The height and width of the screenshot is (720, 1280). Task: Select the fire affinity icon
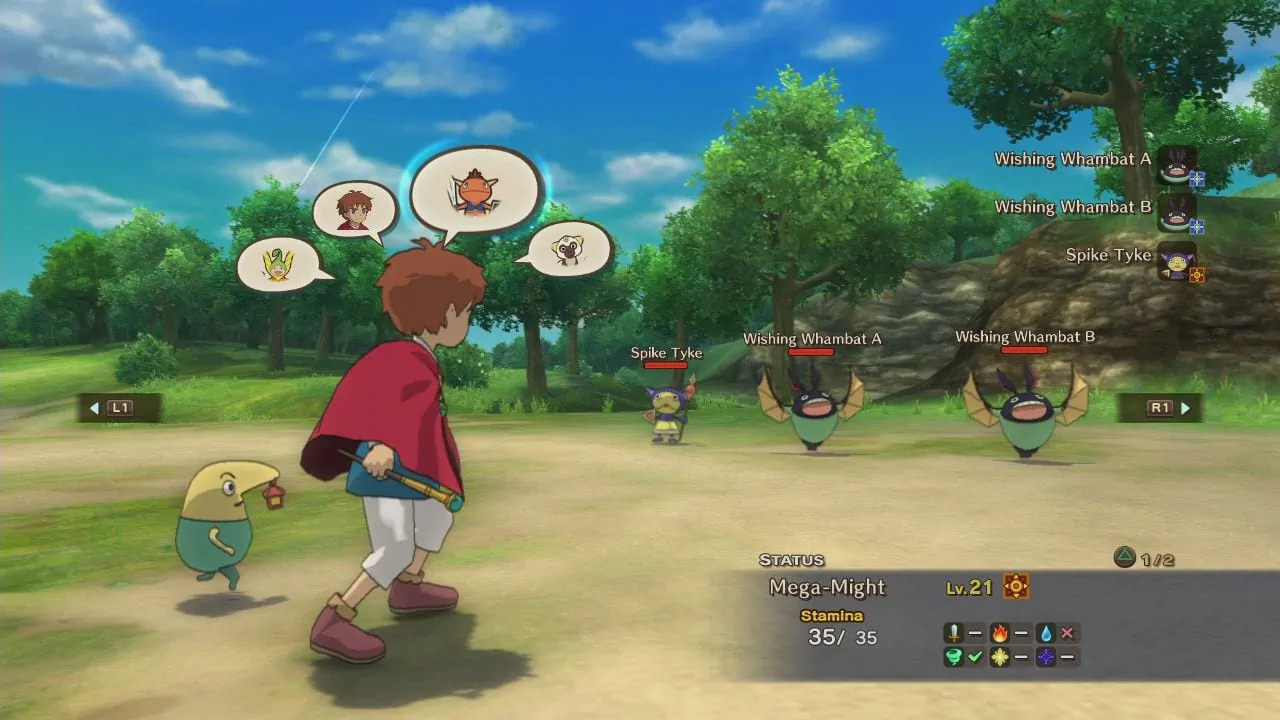point(999,632)
